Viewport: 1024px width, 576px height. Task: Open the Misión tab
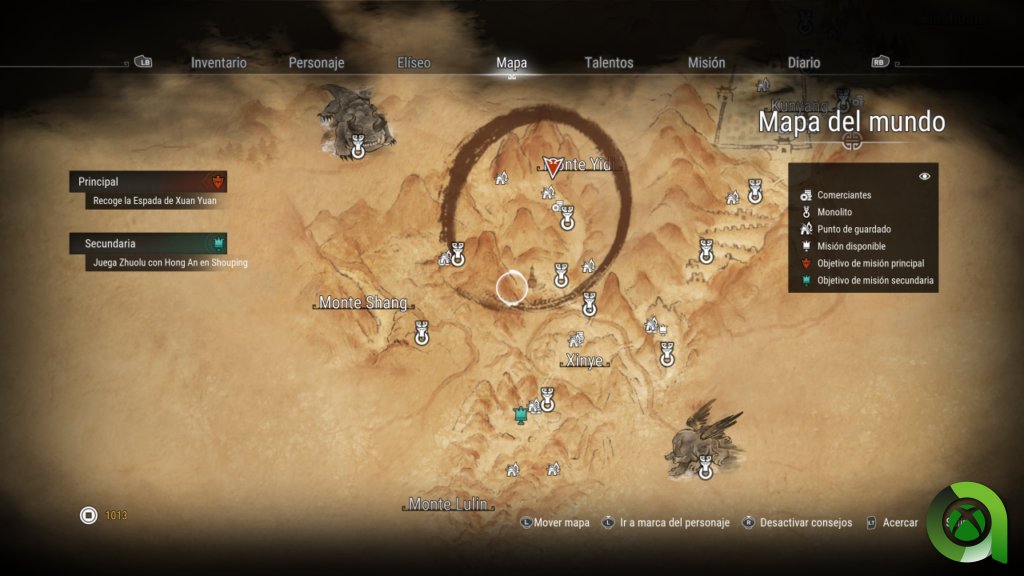tap(706, 63)
